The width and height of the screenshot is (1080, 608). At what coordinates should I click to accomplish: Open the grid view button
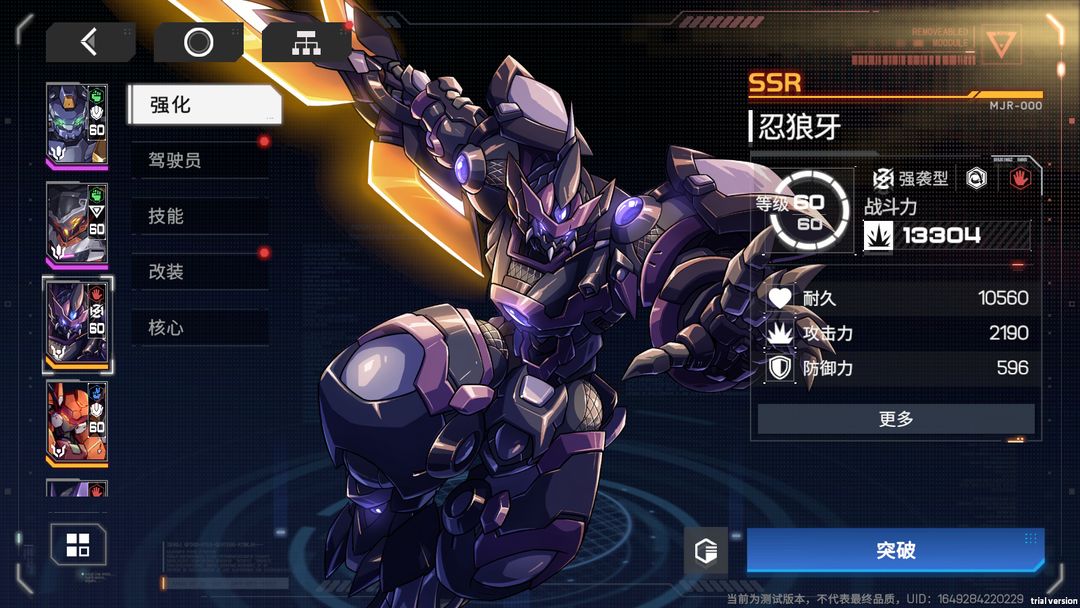coord(78,545)
